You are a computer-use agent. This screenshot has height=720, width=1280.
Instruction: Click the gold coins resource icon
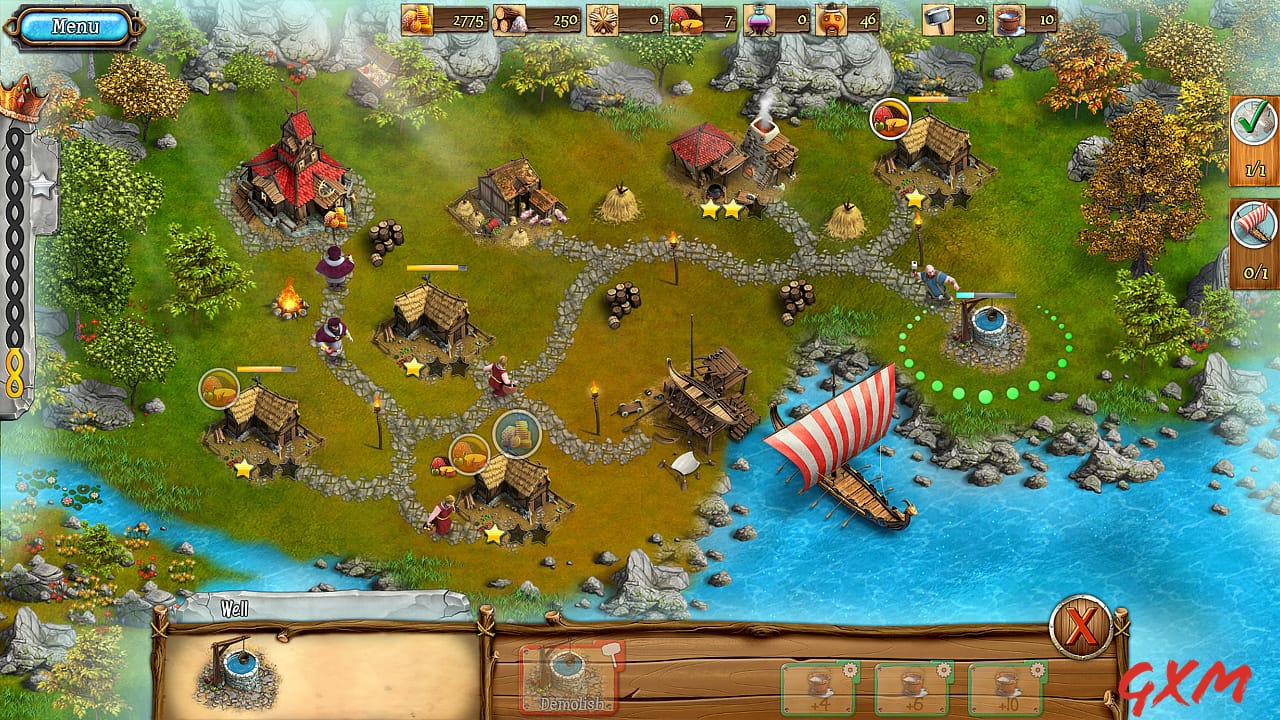pos(418,19)
